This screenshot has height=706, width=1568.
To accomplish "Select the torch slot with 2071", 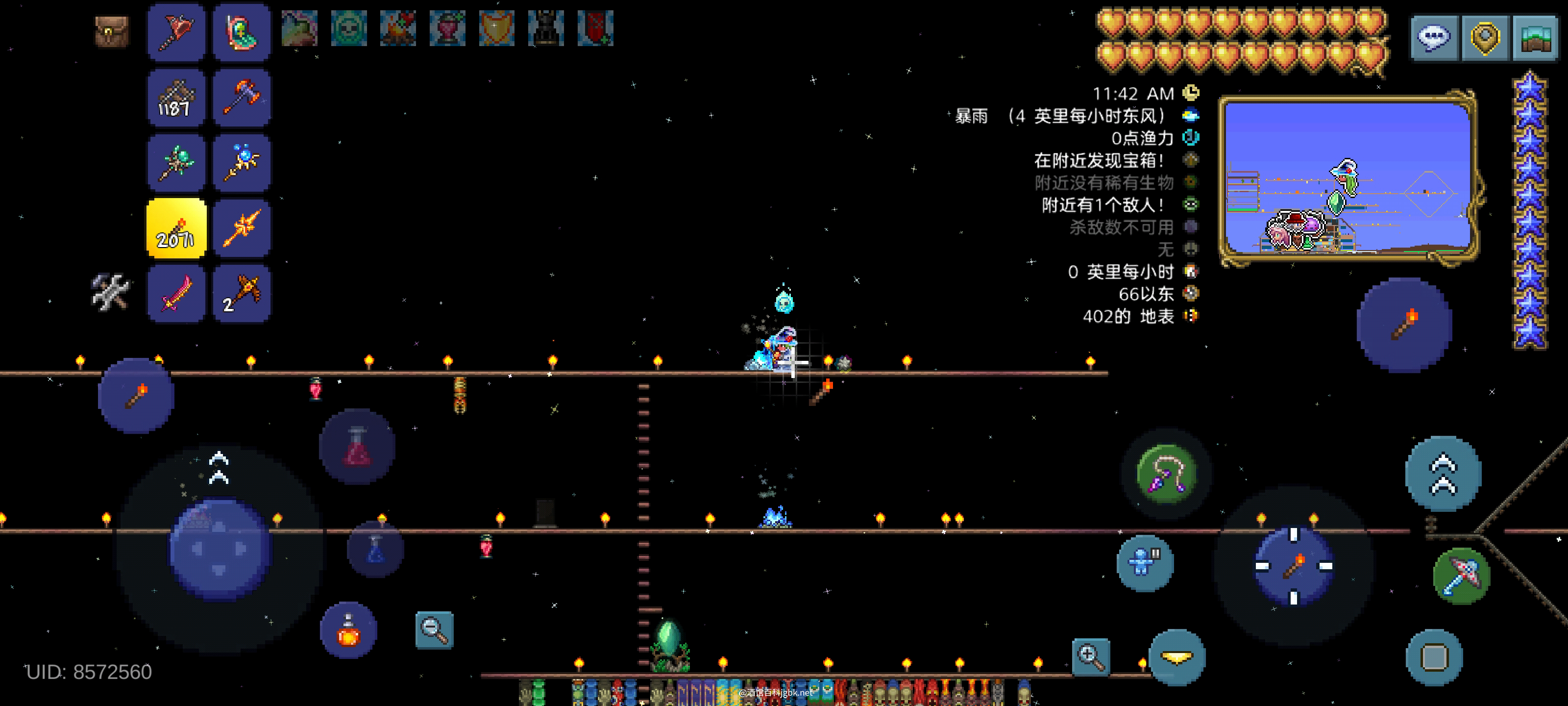I will pyautogui.click(x=176, y=228).
